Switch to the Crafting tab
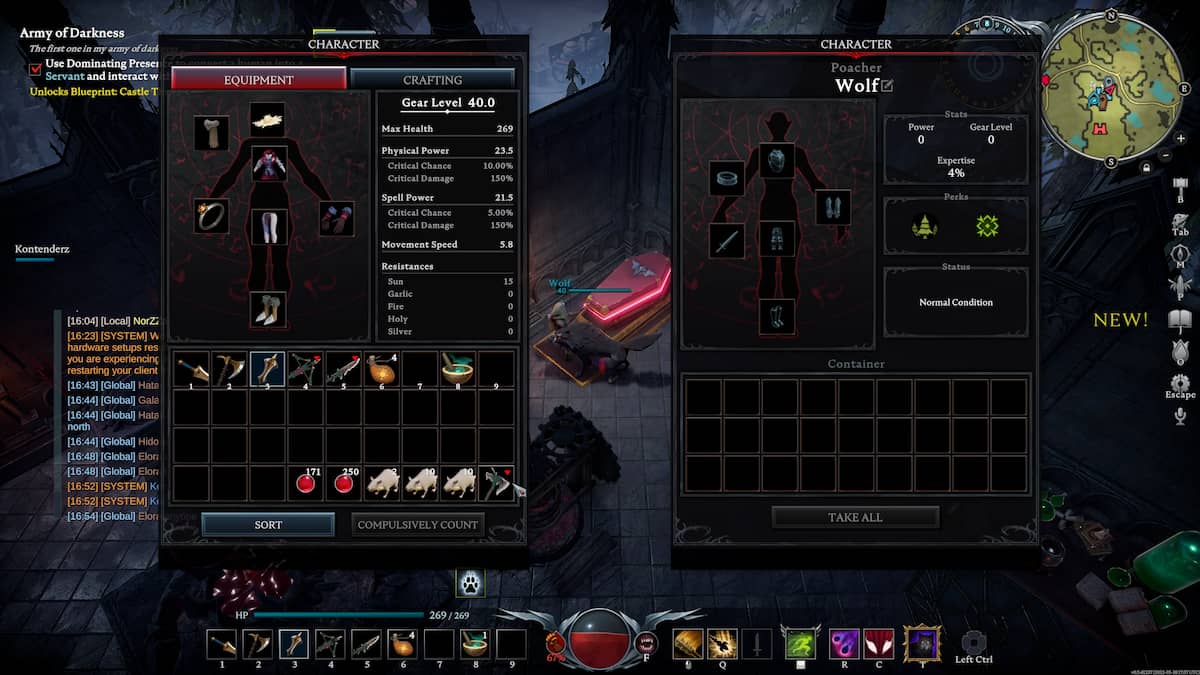The height and width of the screenshot is (675, 1200). [x=432, y=79]
